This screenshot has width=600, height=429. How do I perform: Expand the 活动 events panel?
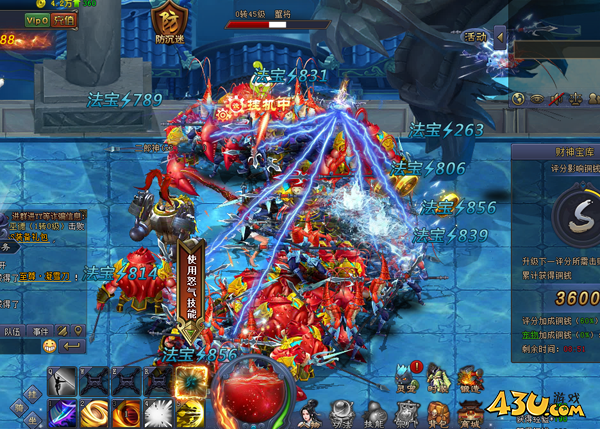coord(476,36)
